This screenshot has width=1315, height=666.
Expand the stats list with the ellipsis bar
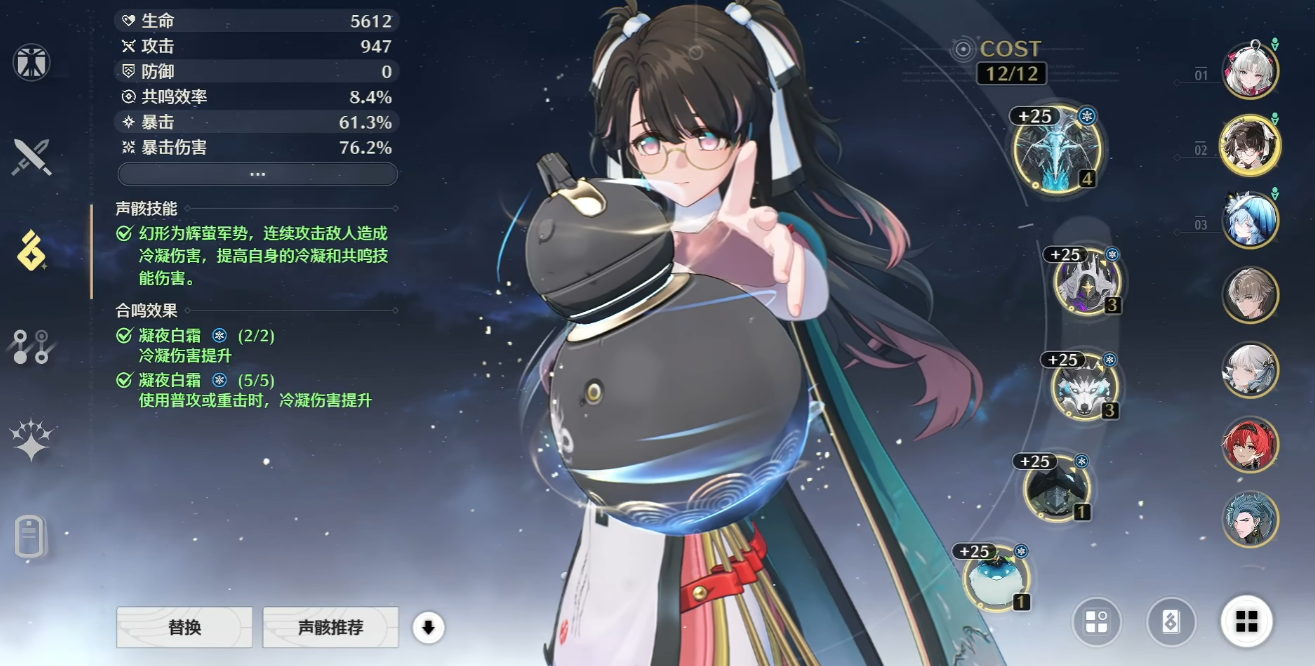257,174
